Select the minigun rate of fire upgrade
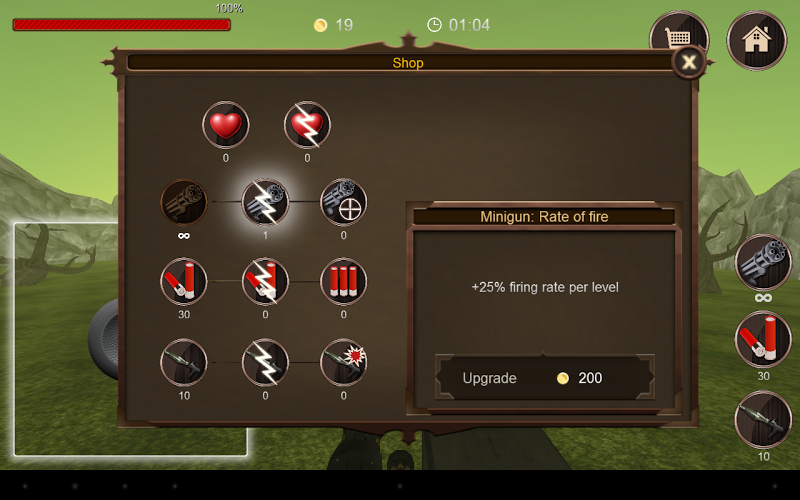800x500 pixels. tap(265, 203)
